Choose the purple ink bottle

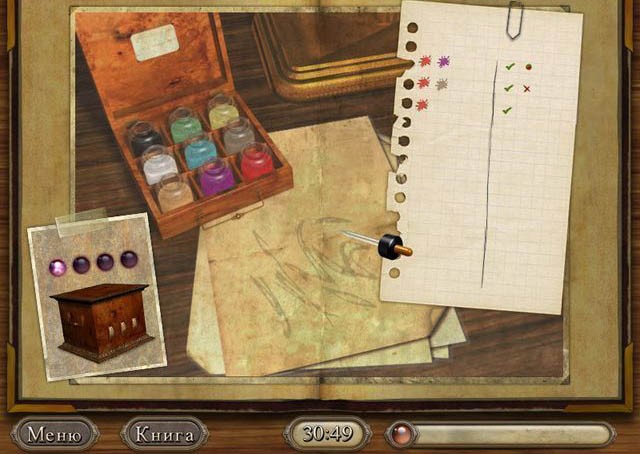coord(218,176)
